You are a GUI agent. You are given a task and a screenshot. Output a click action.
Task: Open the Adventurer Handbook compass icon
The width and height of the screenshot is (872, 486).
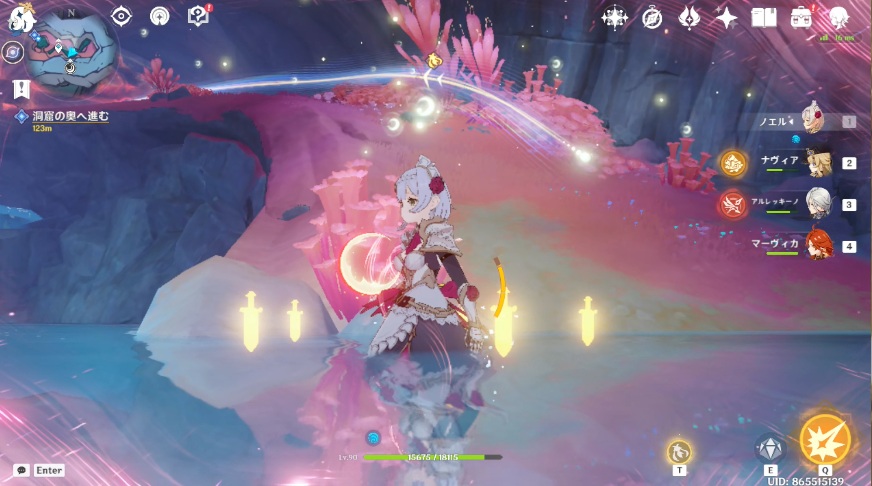[652, 17]
